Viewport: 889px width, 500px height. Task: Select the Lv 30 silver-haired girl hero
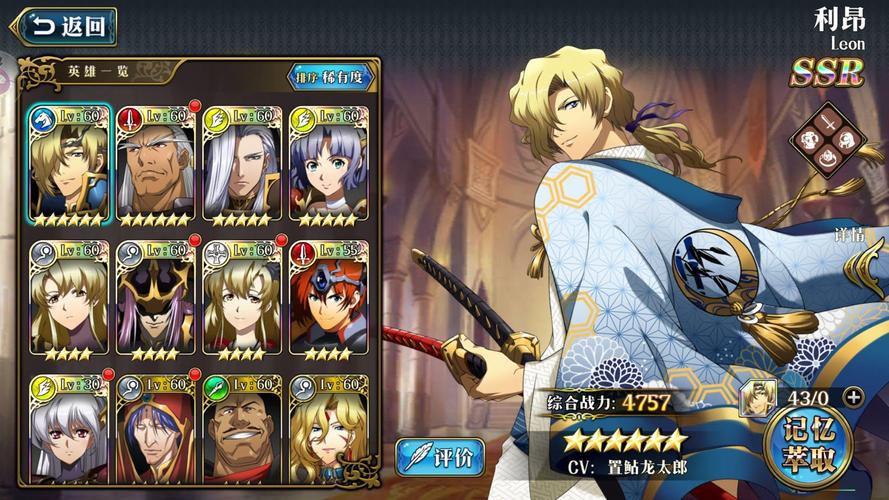click(x=69, y=428)
